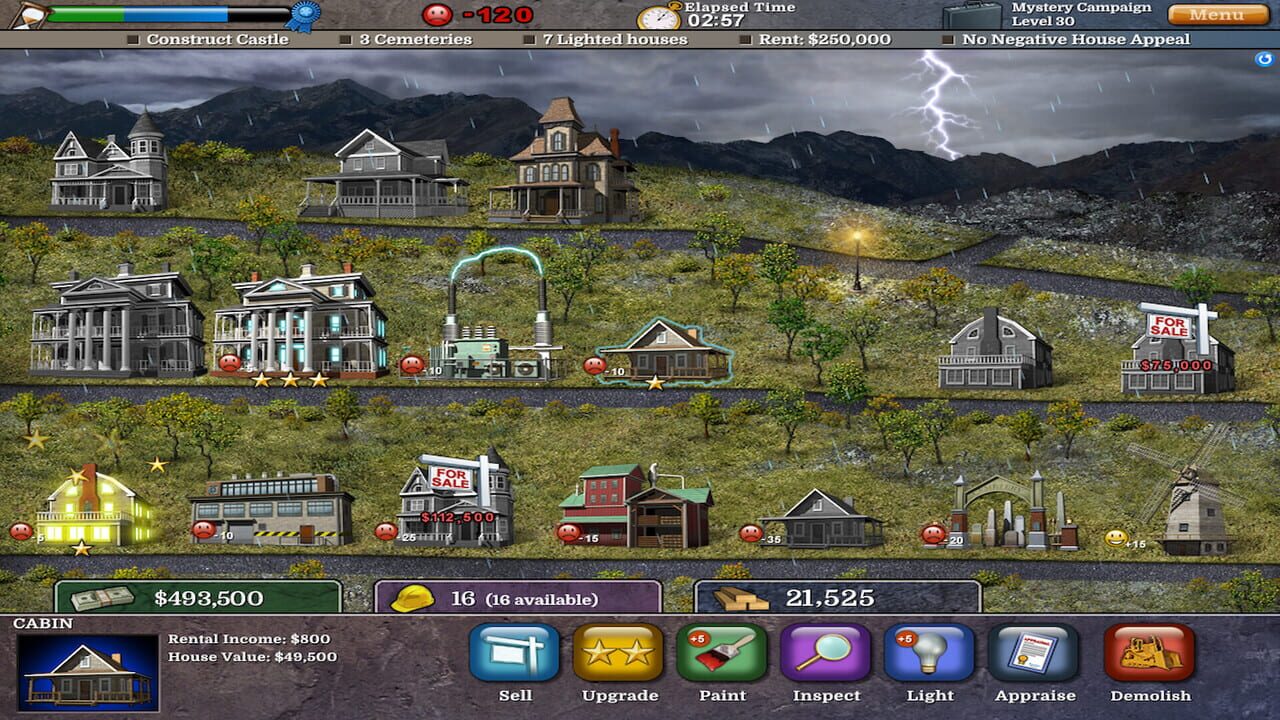Check the No Negative House Appeal objective
Screen dimensions: 1280x720
pyautogui.click(x=946, y=38)
